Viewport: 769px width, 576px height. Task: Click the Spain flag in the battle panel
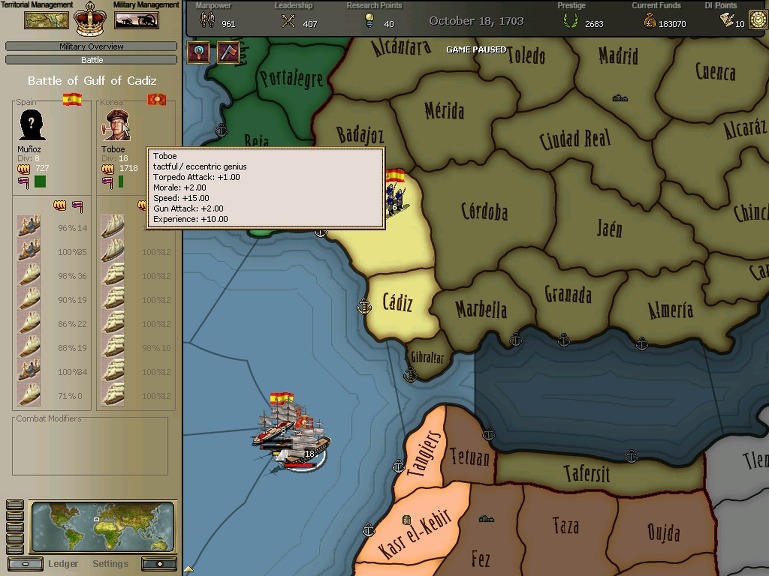[72, 99]
